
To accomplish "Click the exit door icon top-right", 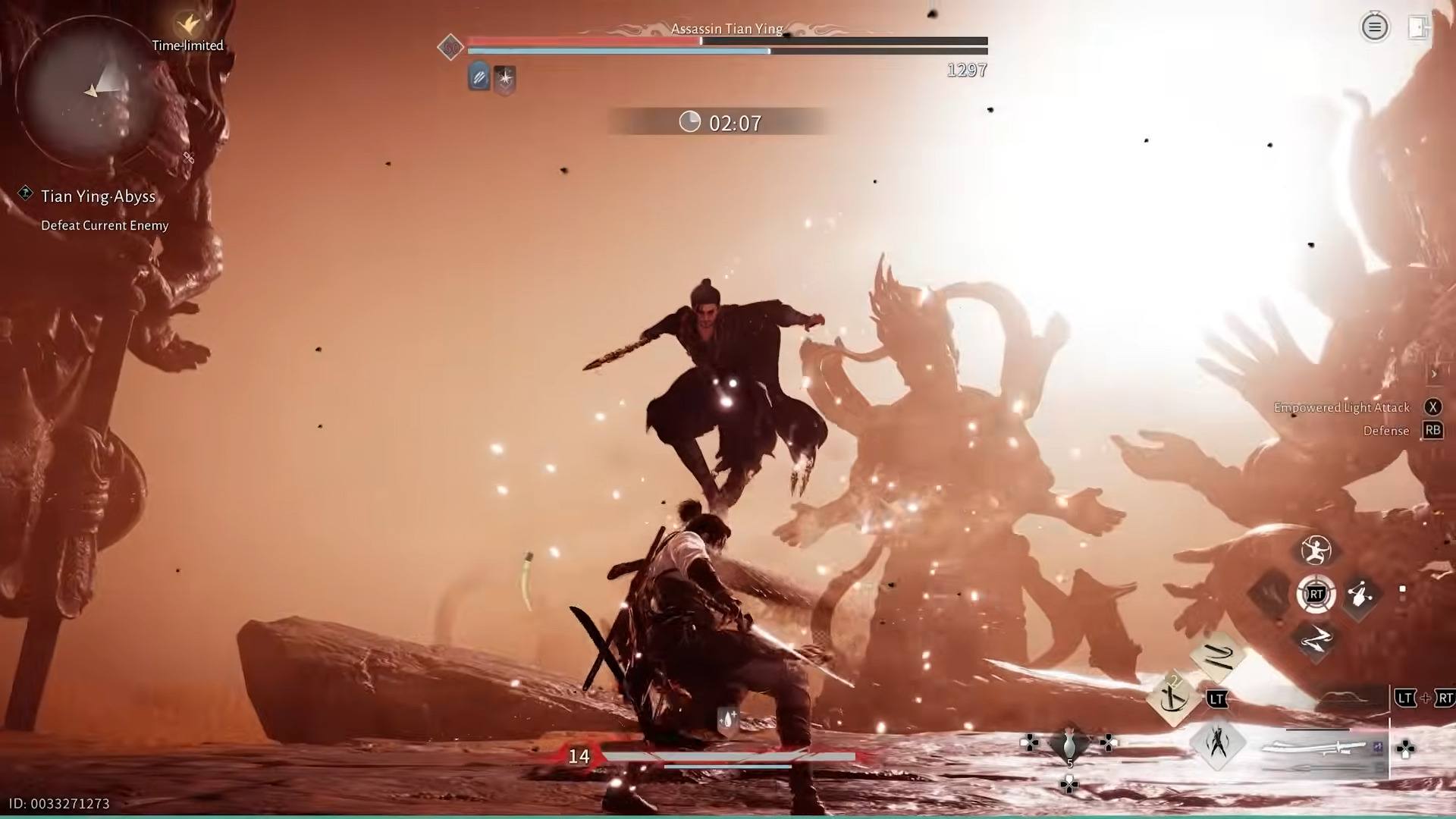I will [1419, 27].
